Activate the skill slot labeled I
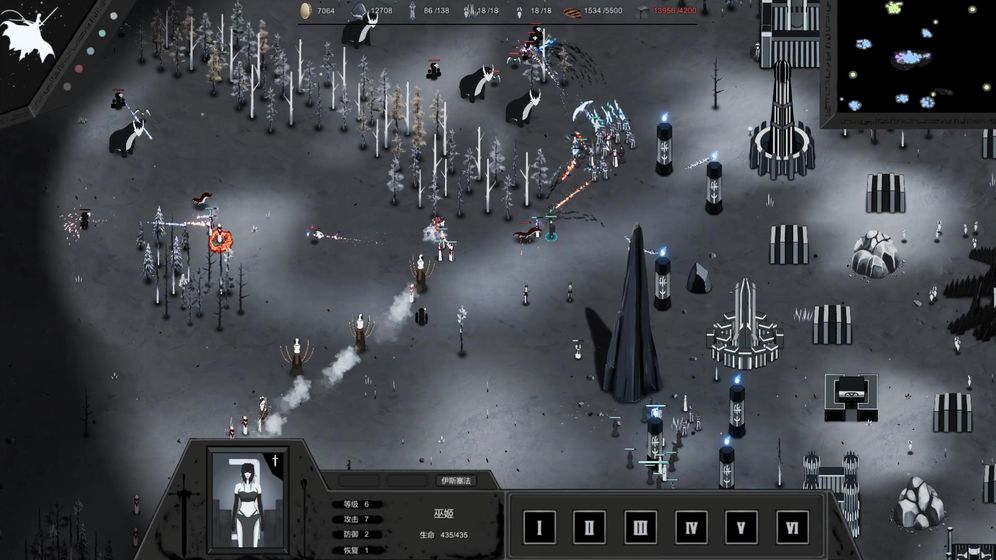 tap(540, 527)
